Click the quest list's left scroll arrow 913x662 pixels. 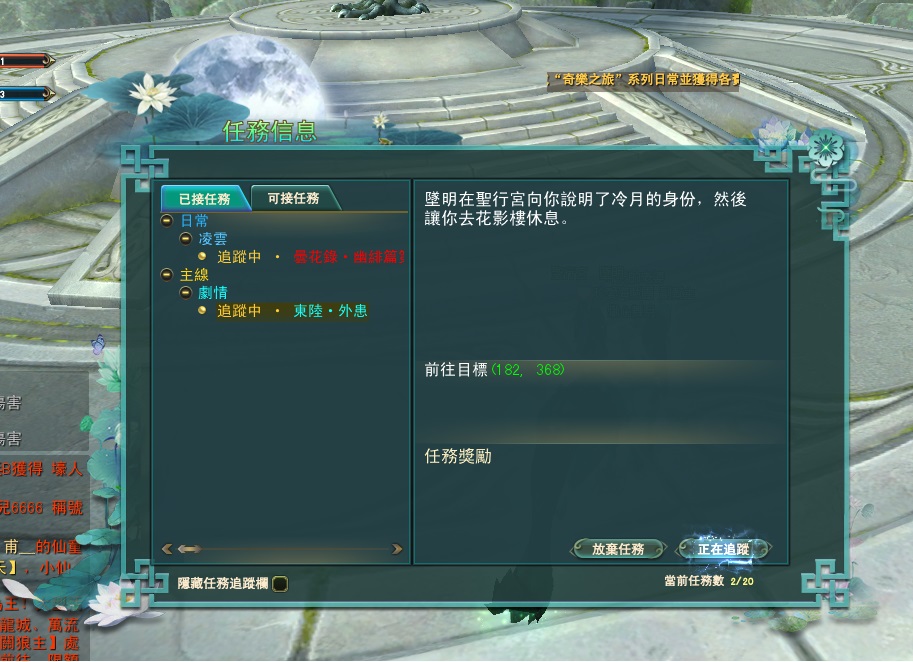click(167, 549)
